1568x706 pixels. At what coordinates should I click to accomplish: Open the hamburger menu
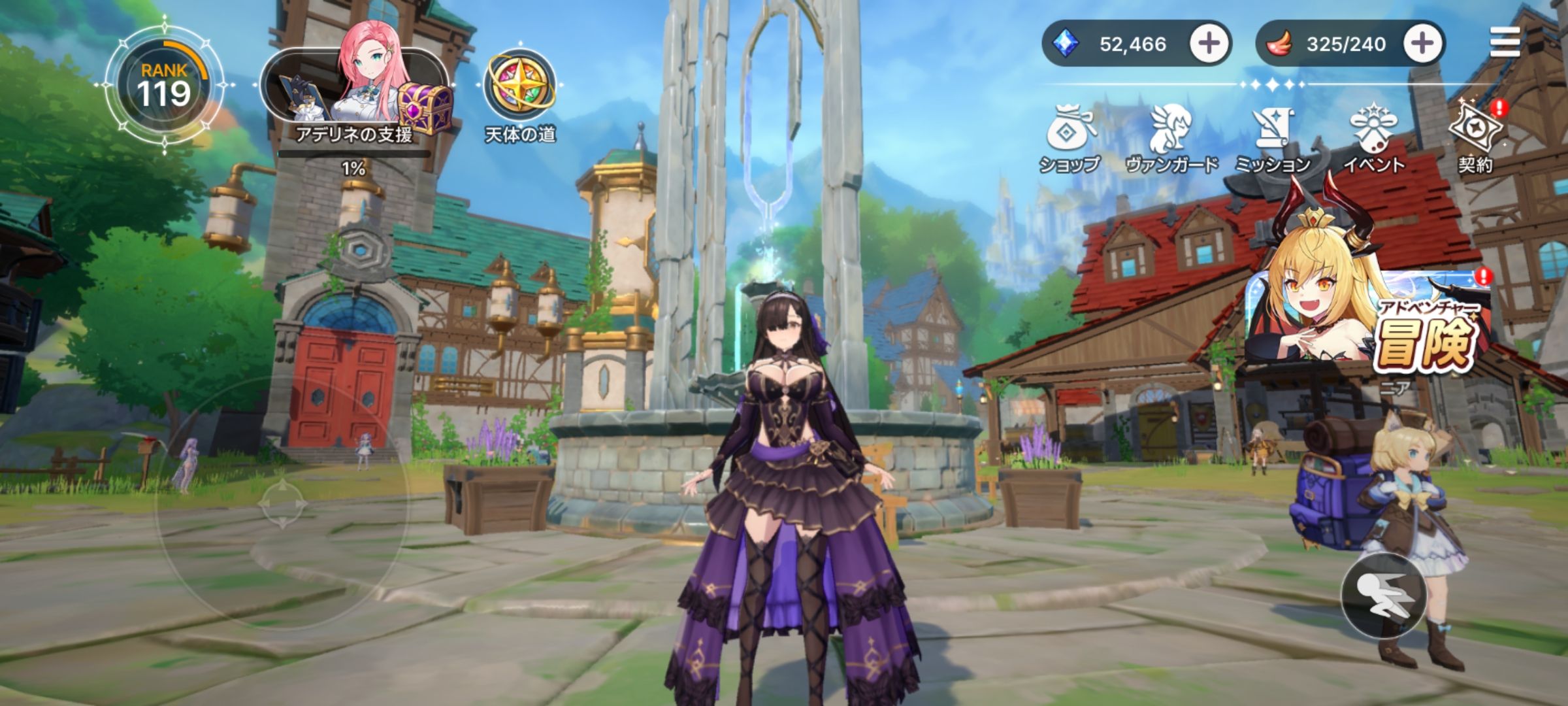pos(1505,43)
